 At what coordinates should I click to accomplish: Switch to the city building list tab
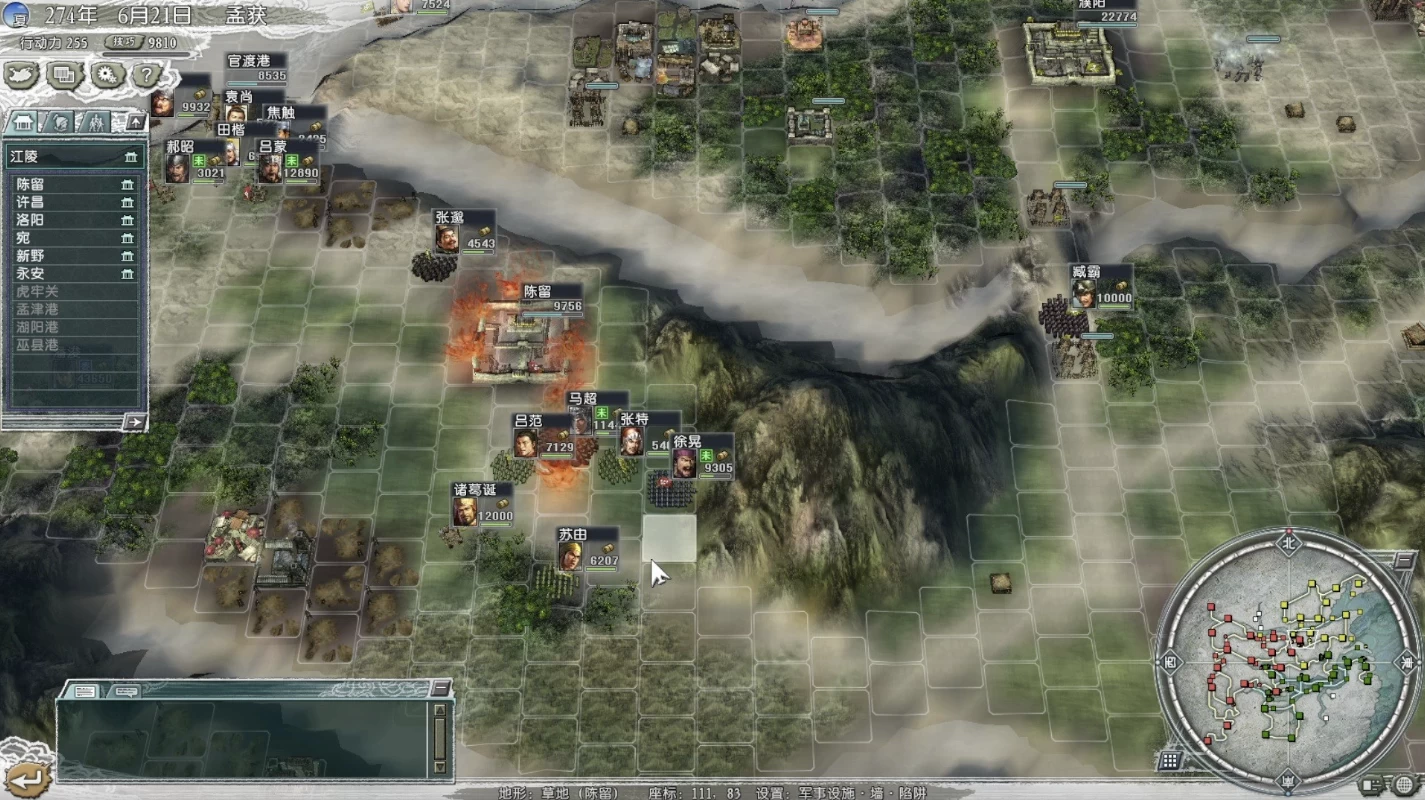click(x=23, y=122)
